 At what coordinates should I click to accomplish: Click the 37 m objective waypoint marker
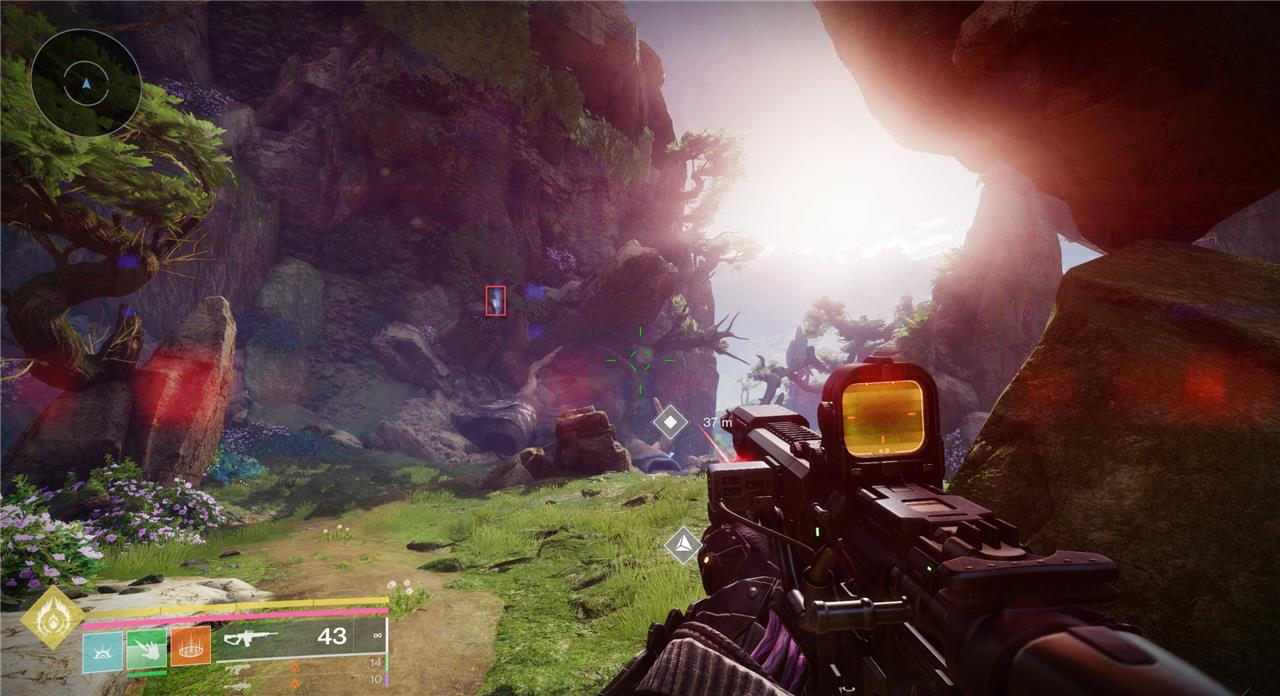click(x=670, y=422)
